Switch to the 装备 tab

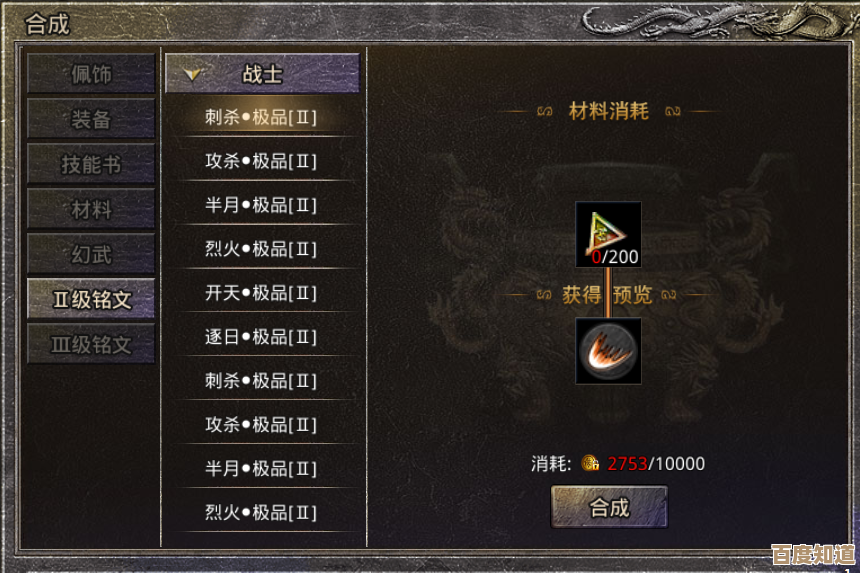point(91,119)
